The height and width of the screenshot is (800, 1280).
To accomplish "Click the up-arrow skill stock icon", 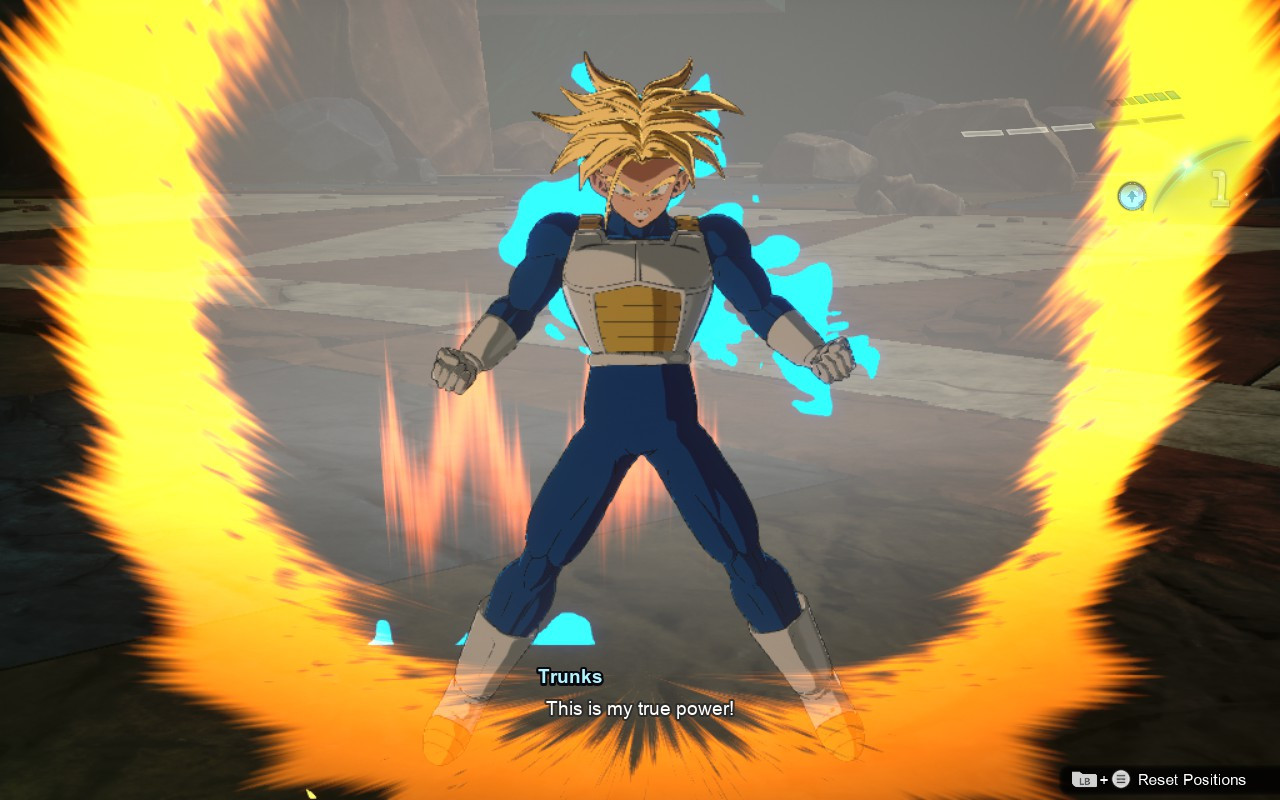I will [x=1132, y=194].
